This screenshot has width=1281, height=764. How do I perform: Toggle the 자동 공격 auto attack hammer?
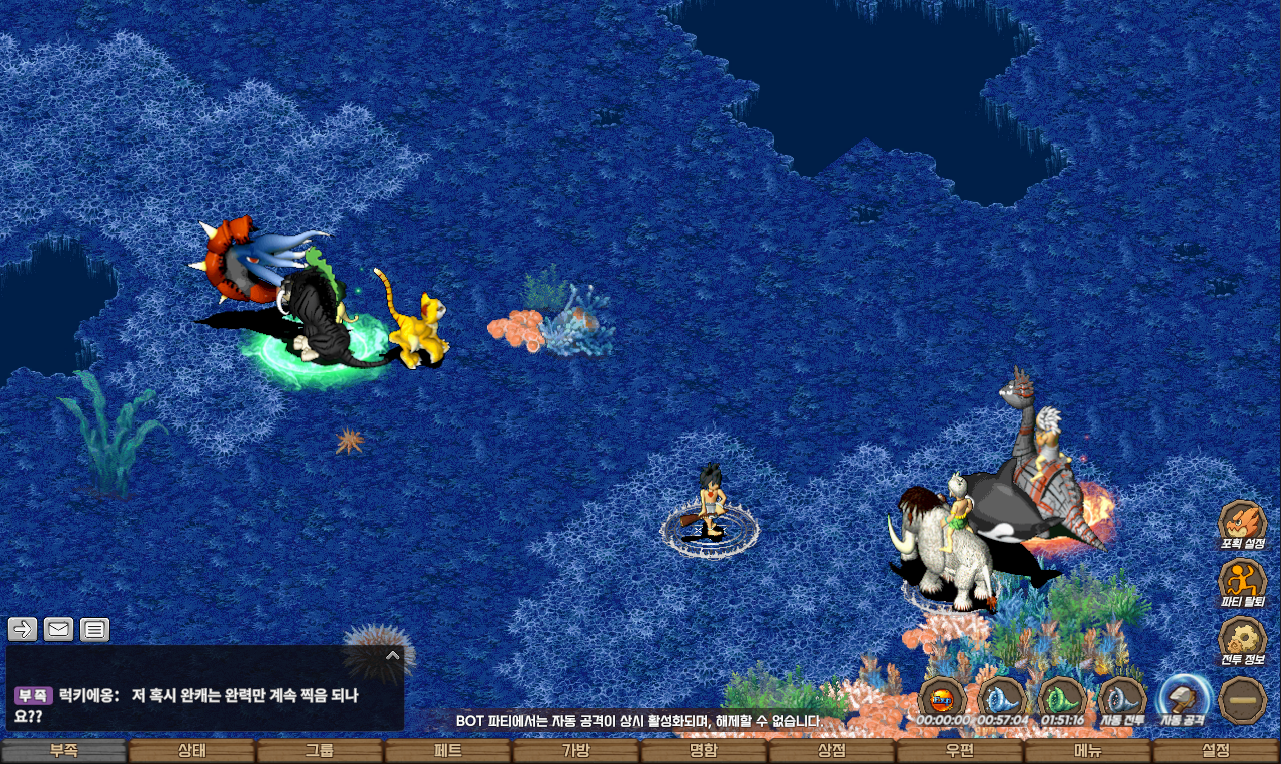coord(1184,699)
